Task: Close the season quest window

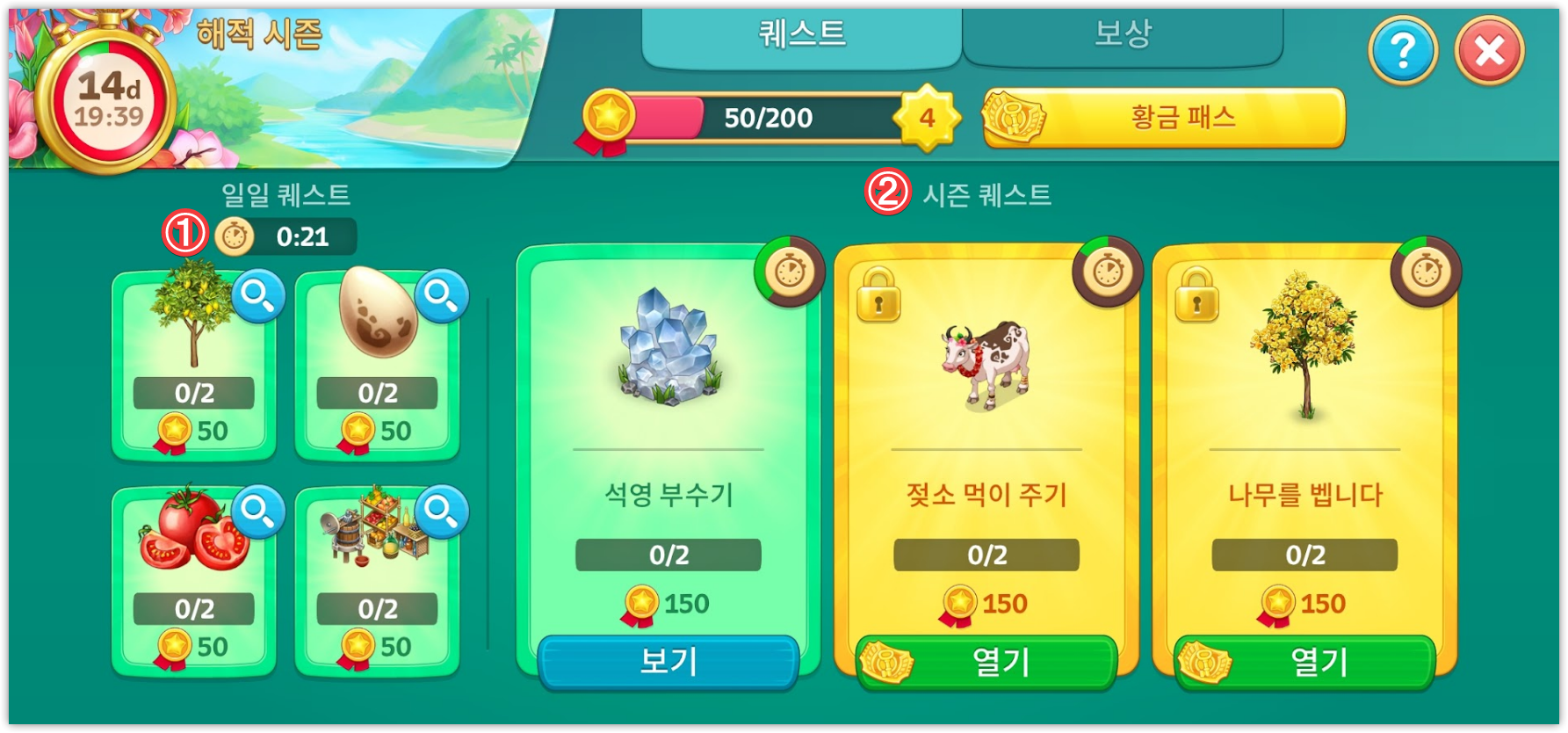Action: [x=1489, y=52]
